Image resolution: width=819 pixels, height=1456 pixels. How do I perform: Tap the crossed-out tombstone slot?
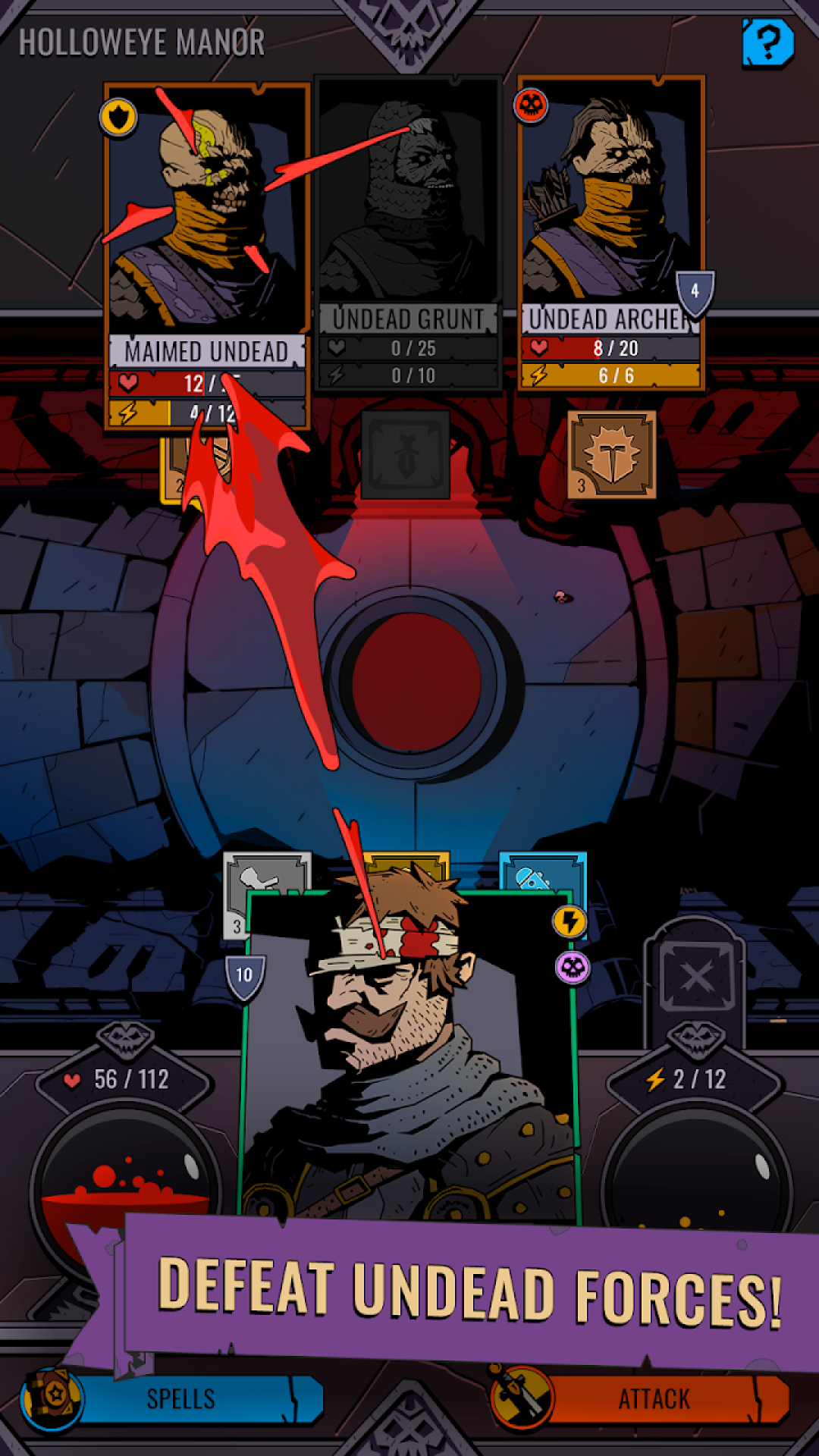(x=696, y=976)
